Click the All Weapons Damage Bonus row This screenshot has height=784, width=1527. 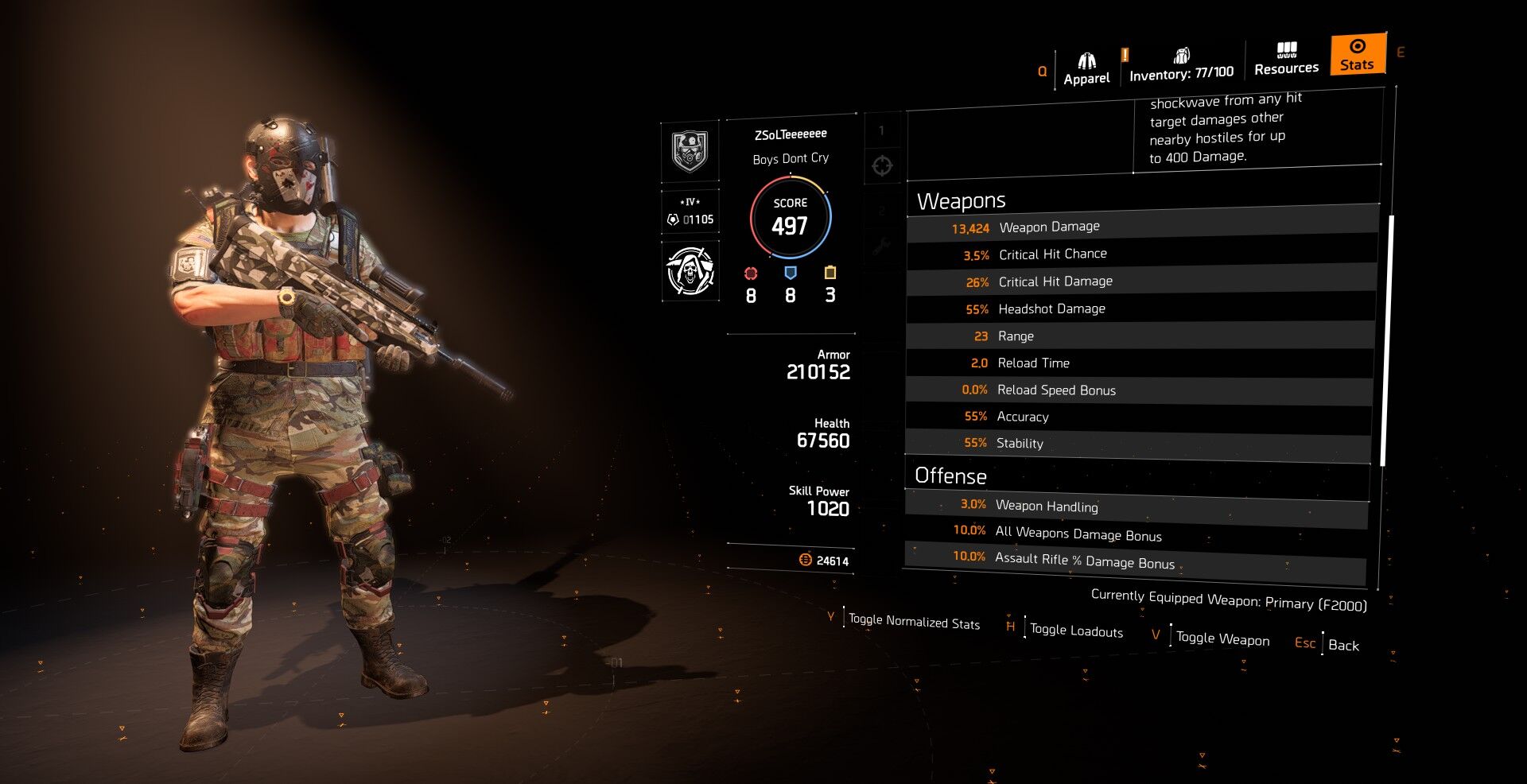pyautogui.click(x=1137, y=534)
